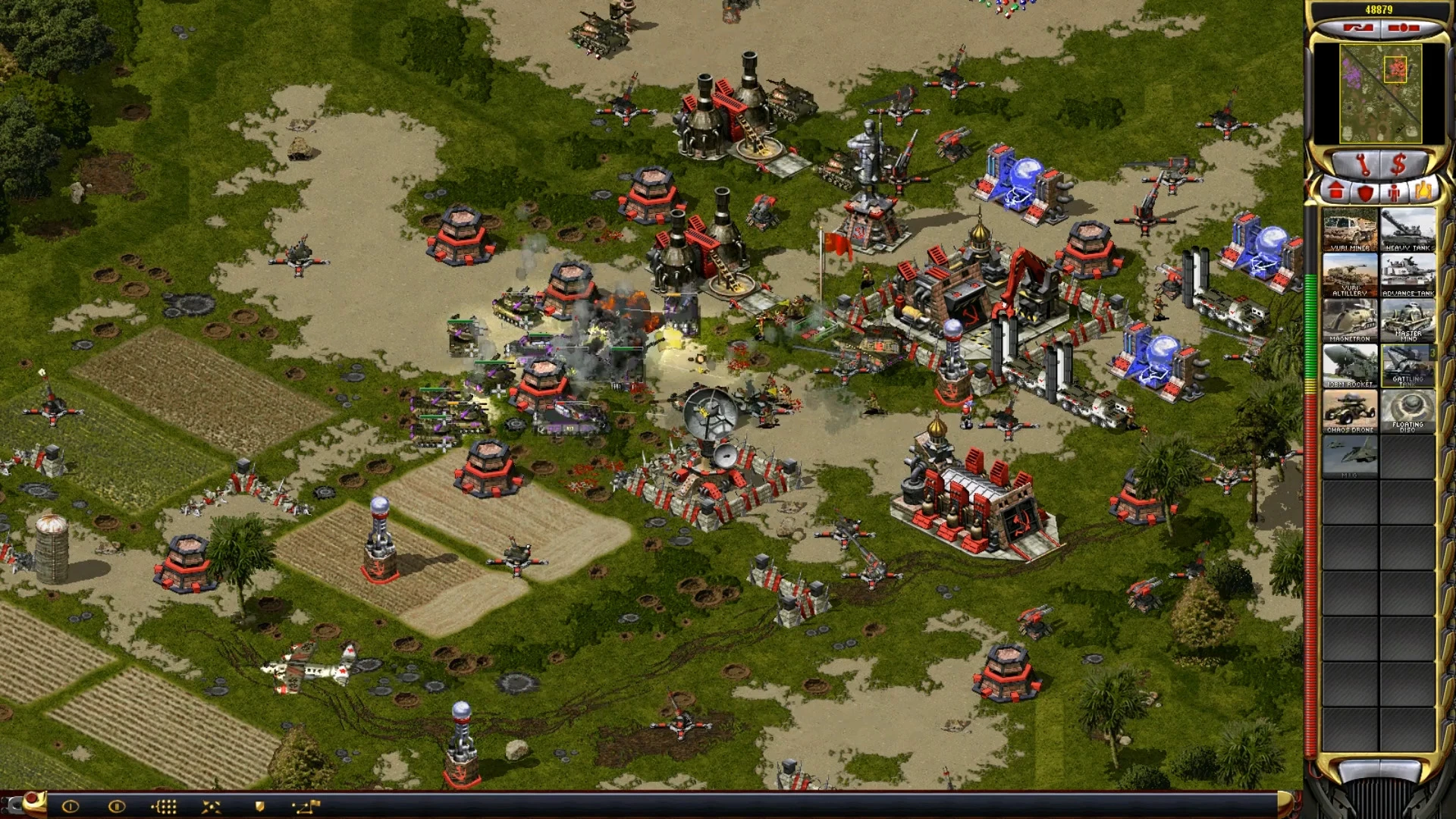
Task: Produce a Chaos Drone
Action: (1350, 411)
